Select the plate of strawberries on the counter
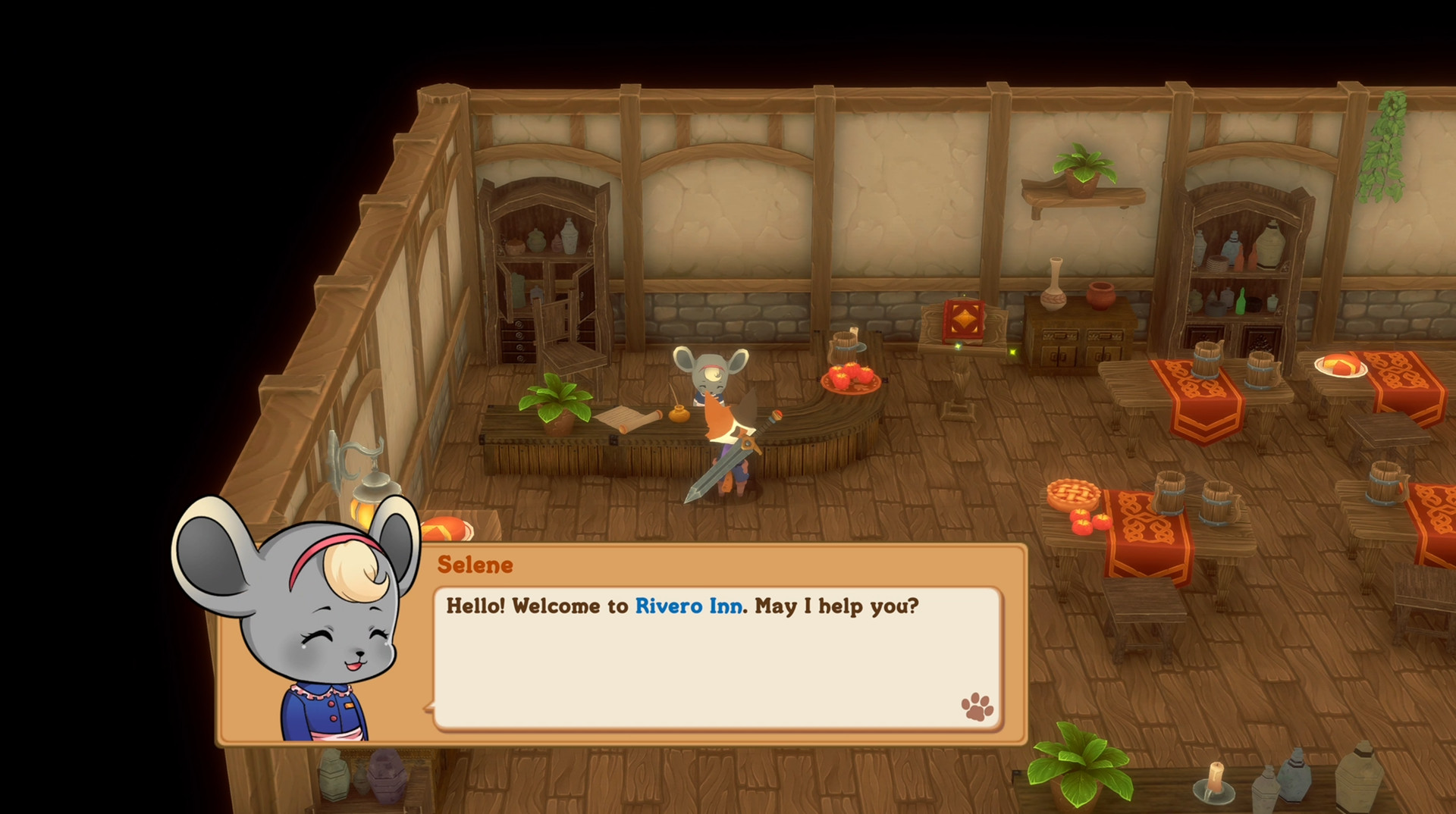 [x=849, y=375]
